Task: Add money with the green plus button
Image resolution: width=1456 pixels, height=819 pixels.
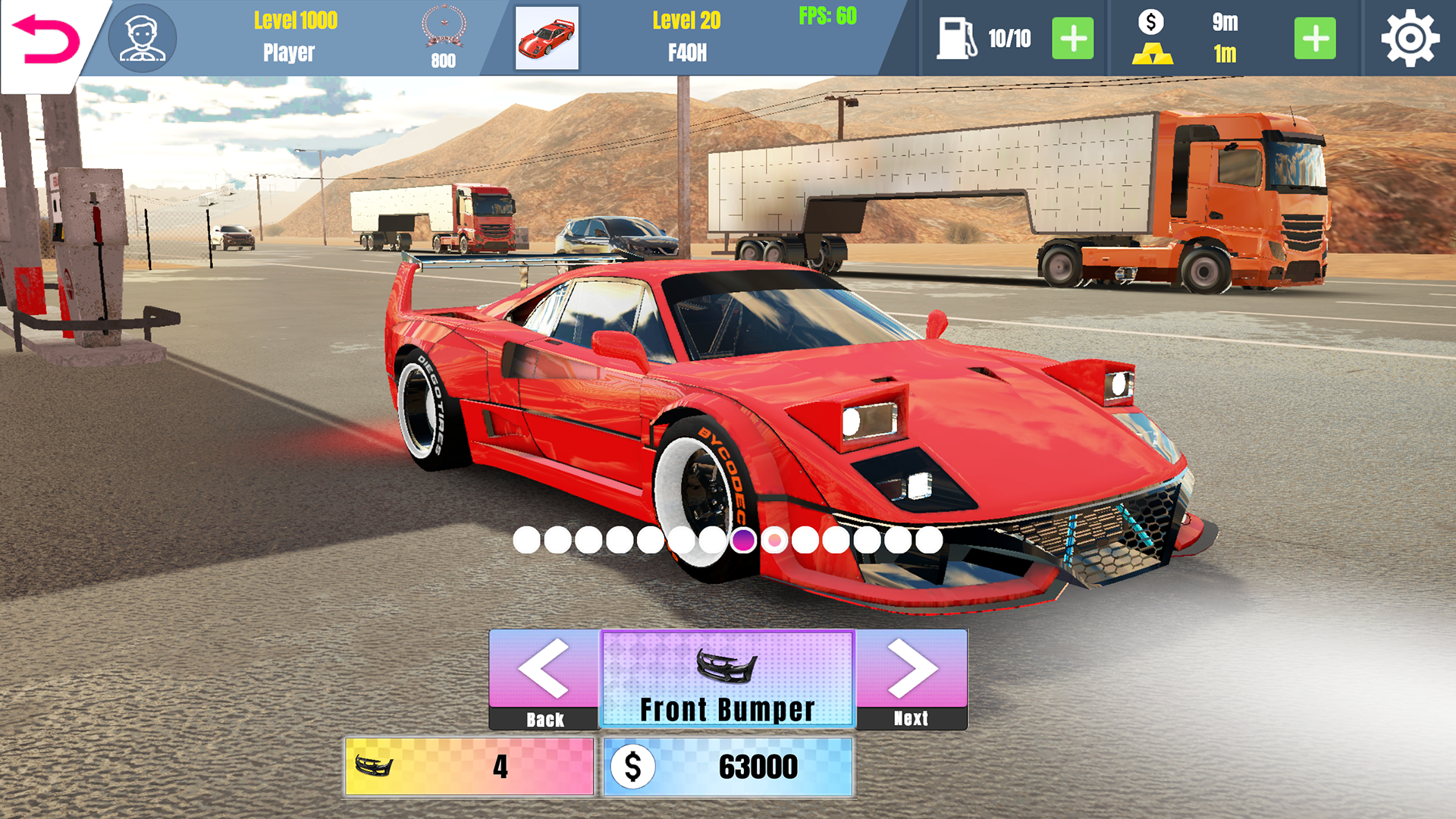Action: click(x=1314, y=38)
